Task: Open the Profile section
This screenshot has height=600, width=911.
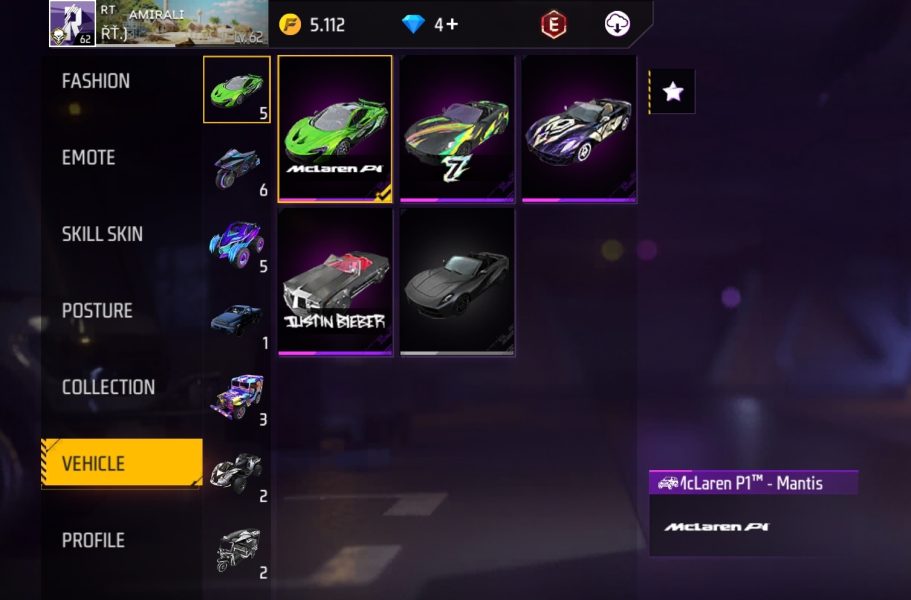Action: (93, 540)
